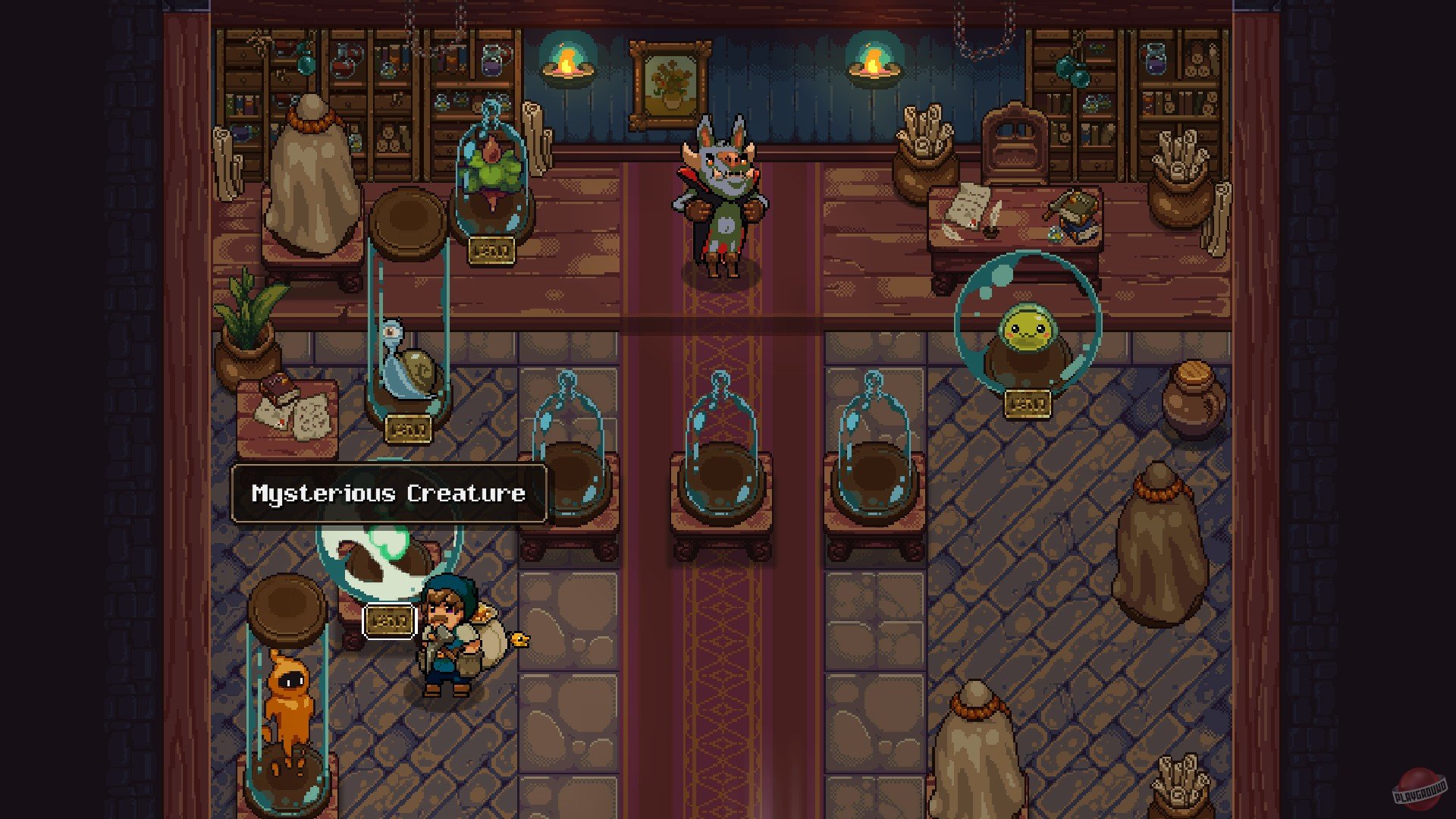The image size is (1456, 819).
Task: Select the highlighted plaque below Mysterious Creature
Action: pyautogui.click(x=389, y=621)
